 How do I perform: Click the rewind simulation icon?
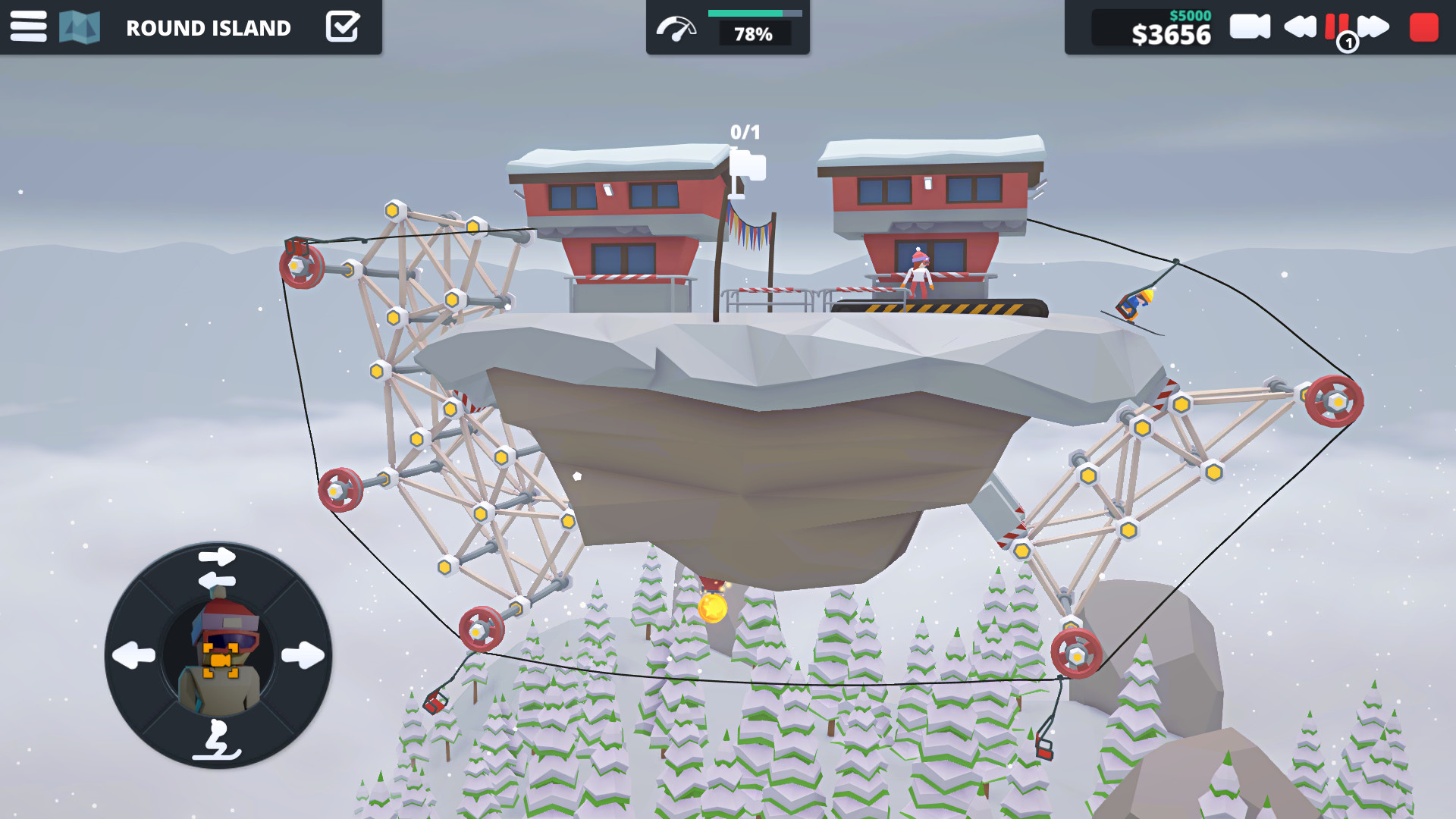click(x=1298, y=27)
